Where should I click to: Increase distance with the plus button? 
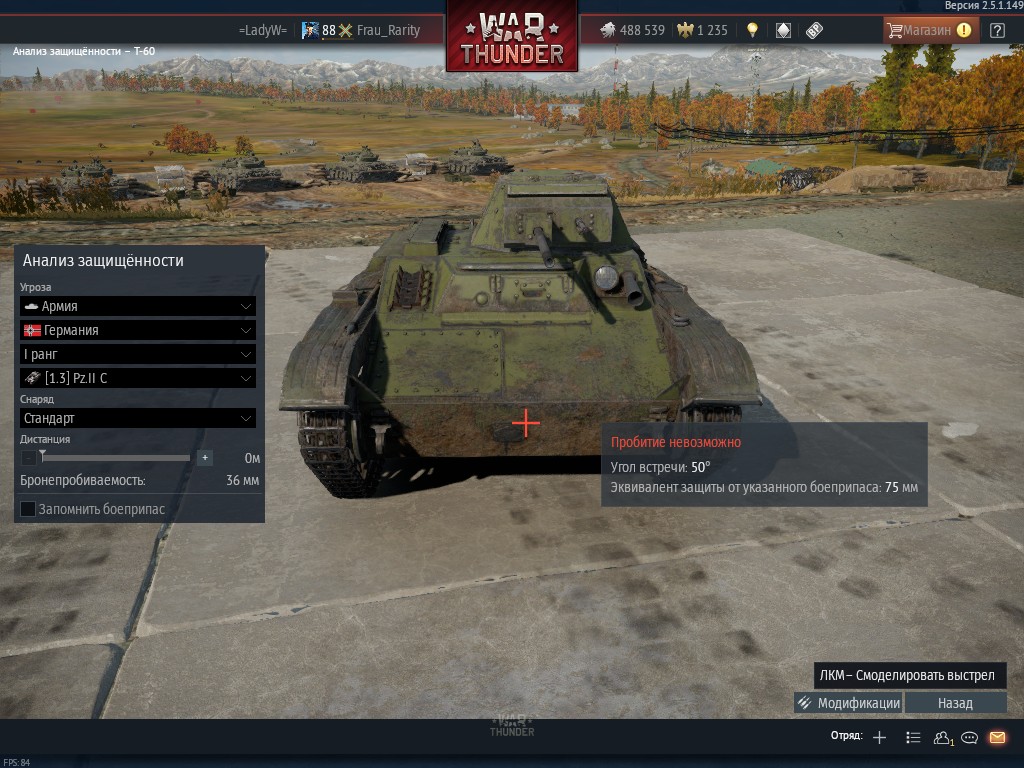tap(205, 458)
